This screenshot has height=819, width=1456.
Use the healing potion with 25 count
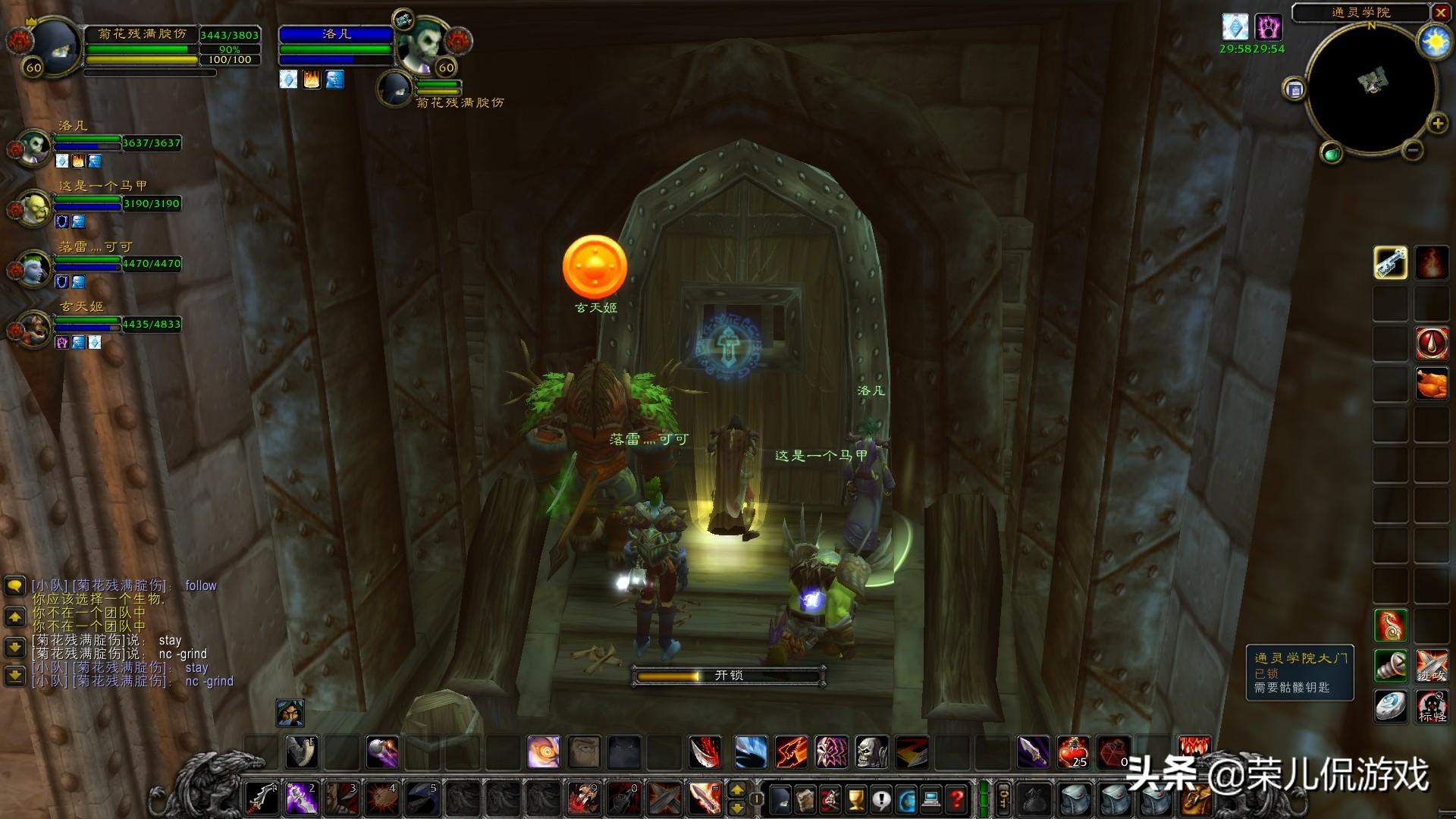(x=1073, y=752)
